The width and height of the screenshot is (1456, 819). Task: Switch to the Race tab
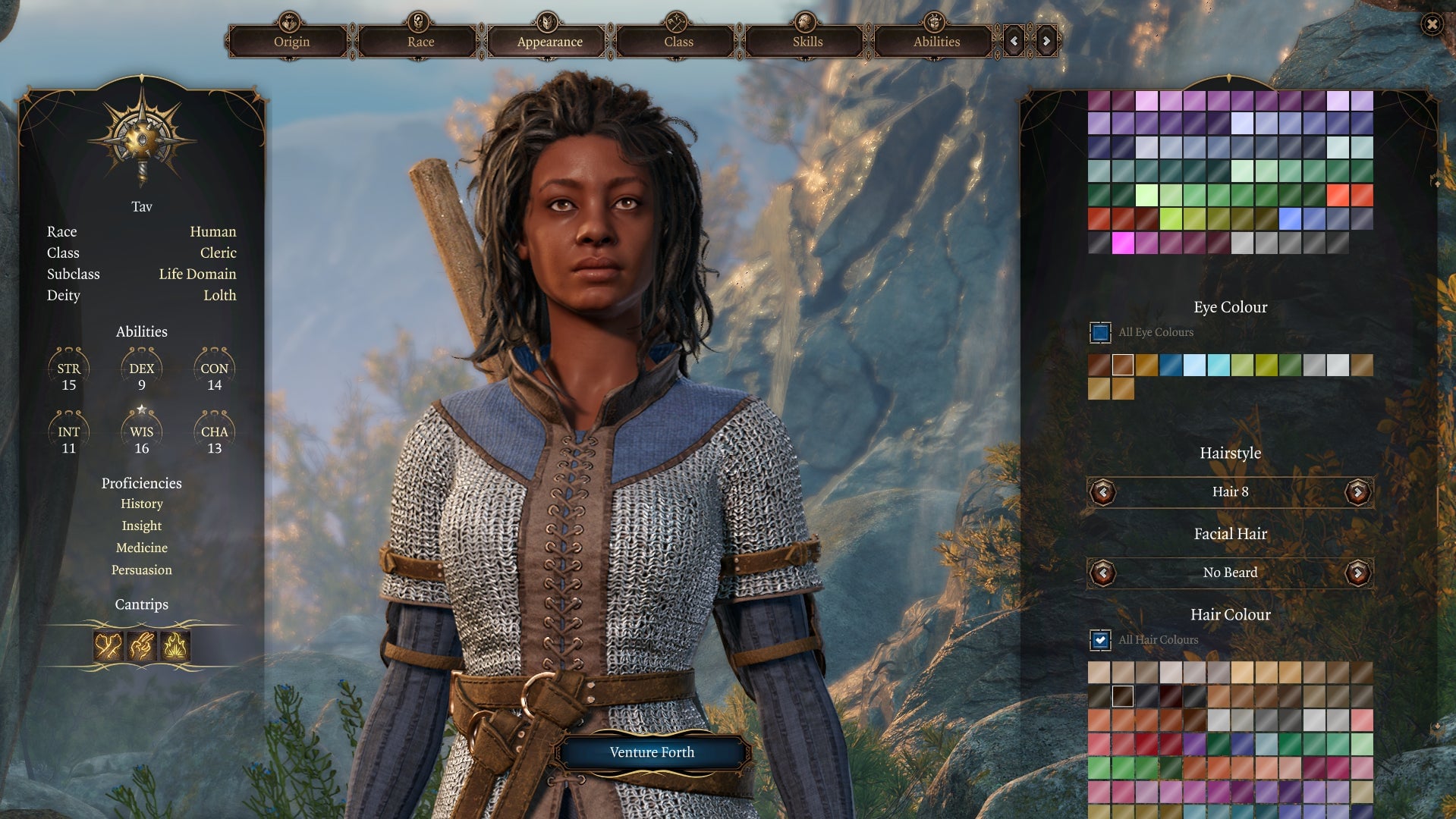tap(420, 42)
